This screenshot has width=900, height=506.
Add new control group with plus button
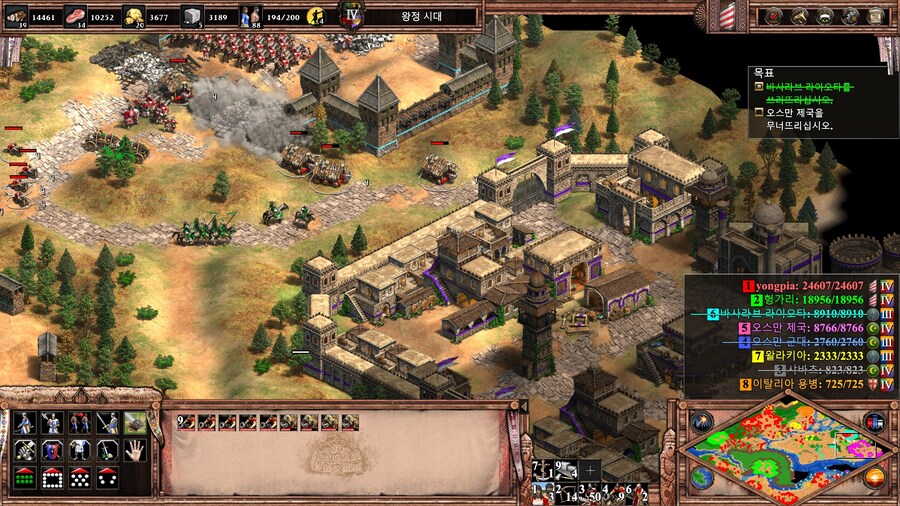coord(591,469)
